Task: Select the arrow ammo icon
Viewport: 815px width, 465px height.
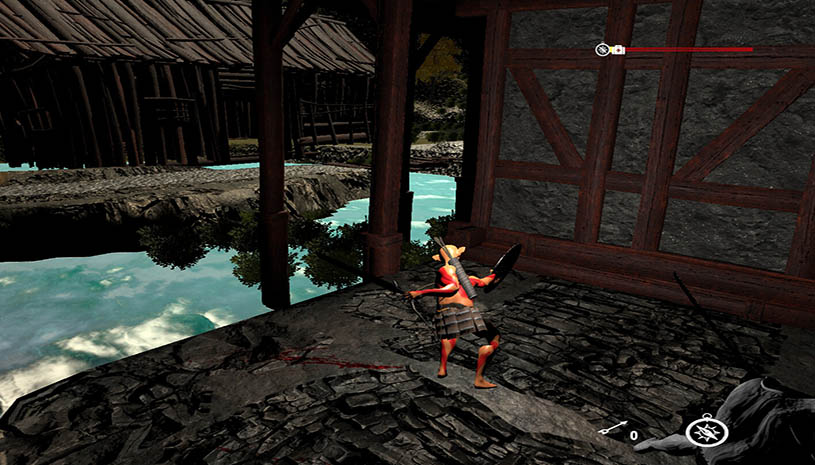Action: [x=612, y=430]
